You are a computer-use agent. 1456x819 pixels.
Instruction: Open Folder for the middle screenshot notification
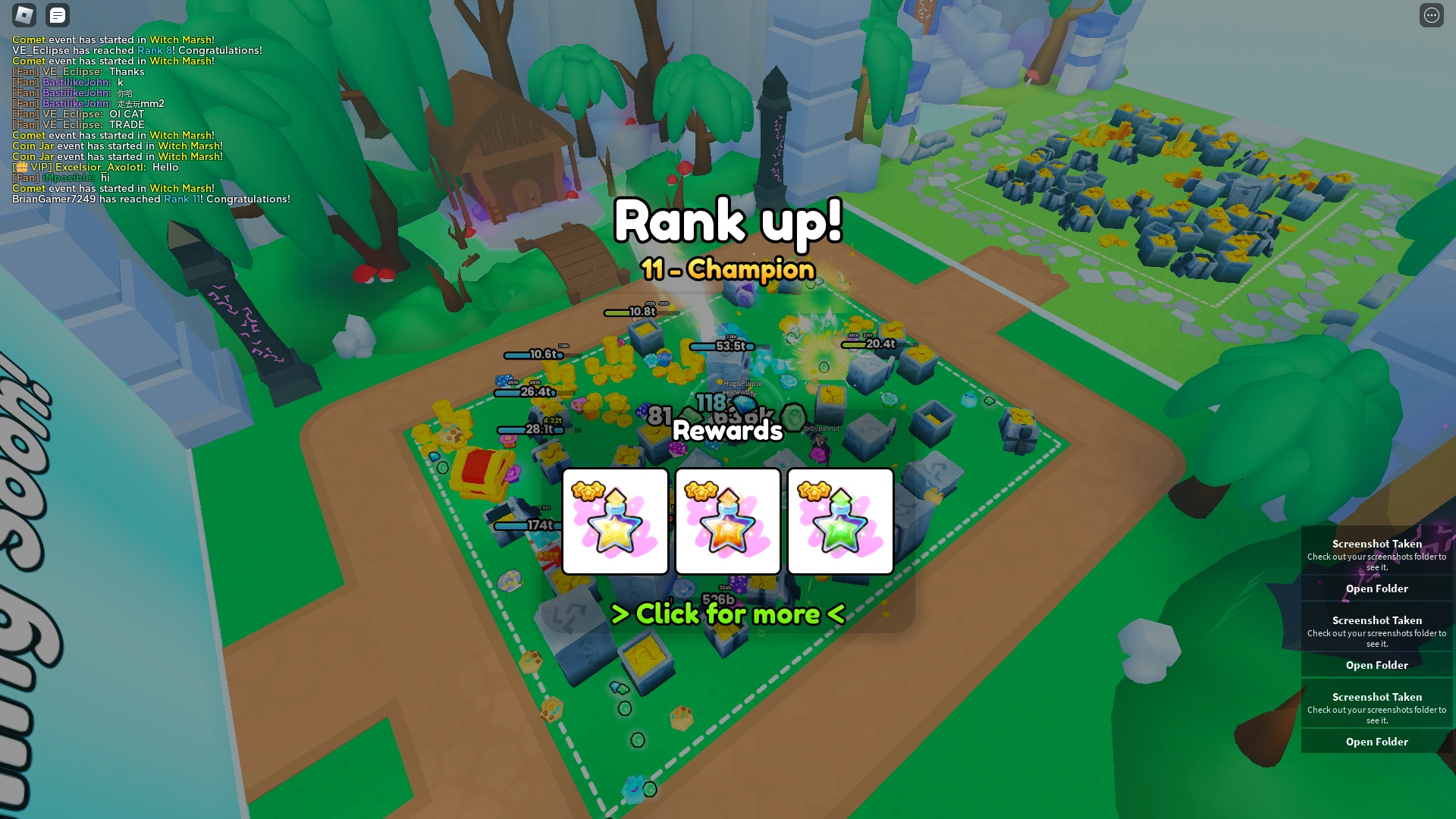coord(1376,665)
